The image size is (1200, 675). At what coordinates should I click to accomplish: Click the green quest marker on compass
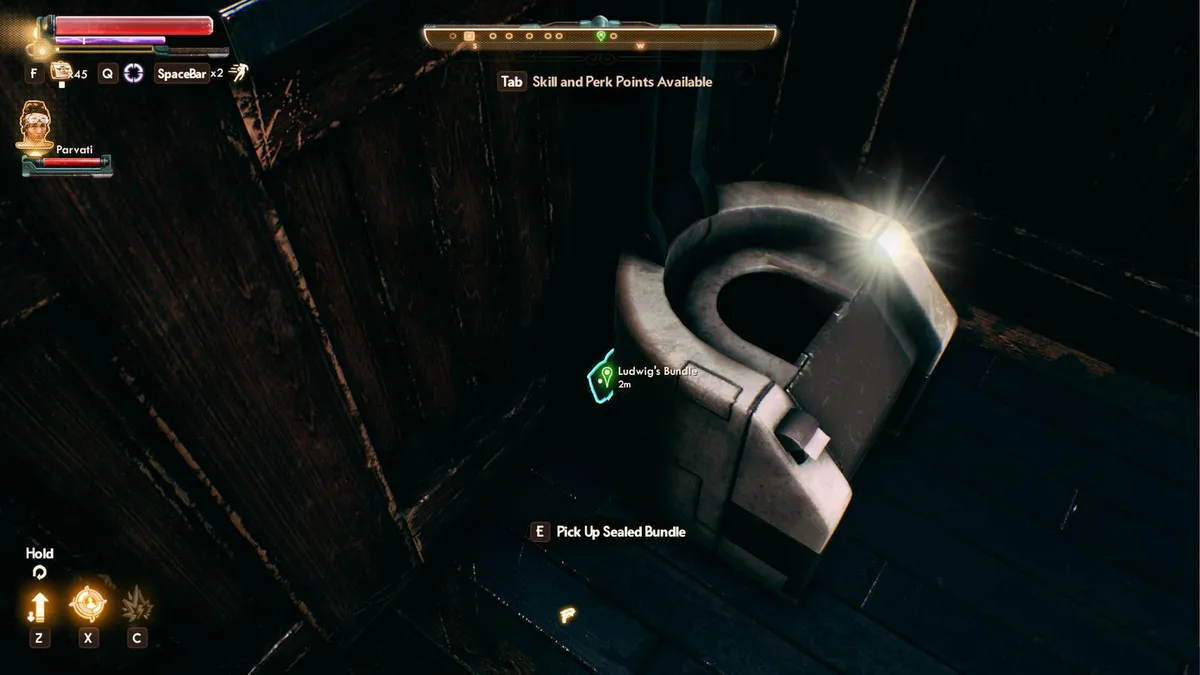(601, 36)
